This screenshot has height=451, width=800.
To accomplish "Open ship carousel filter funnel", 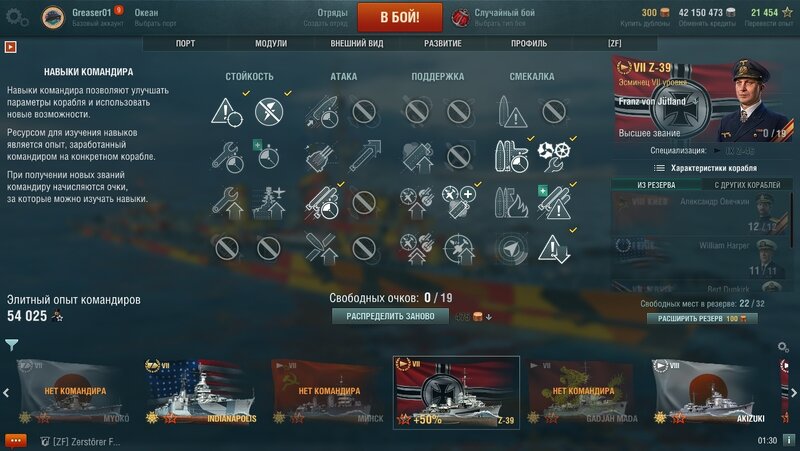I will 11,345.
